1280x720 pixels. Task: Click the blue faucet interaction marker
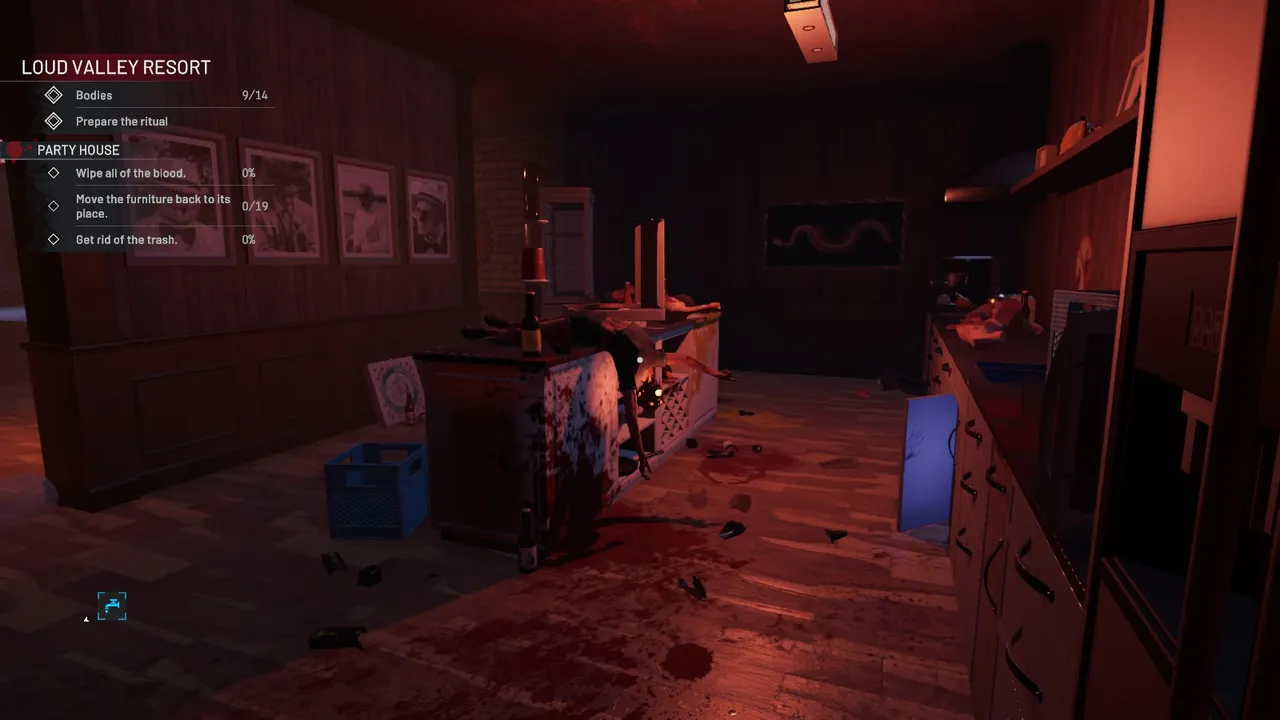[112, 606]
